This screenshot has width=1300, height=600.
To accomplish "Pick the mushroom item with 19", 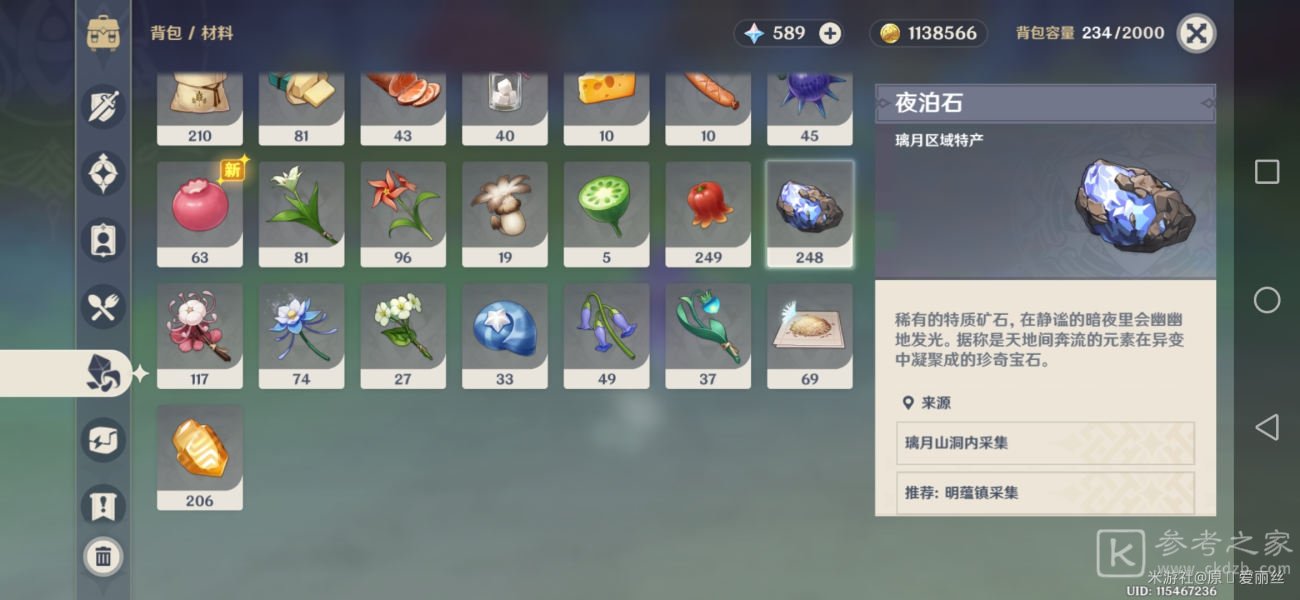I will (x=505, y=213).
